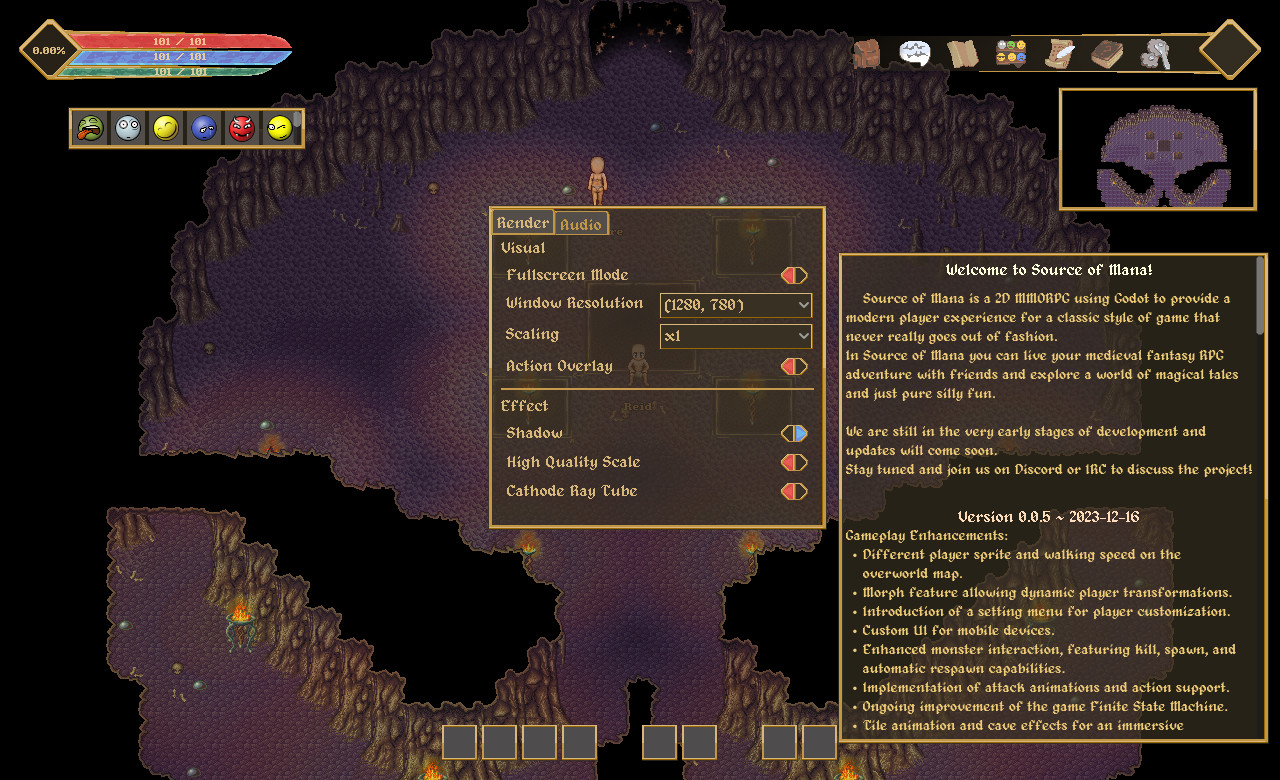Select the Render settings tab
This screenshot has width=1280, height=780.
click(522, 223)
